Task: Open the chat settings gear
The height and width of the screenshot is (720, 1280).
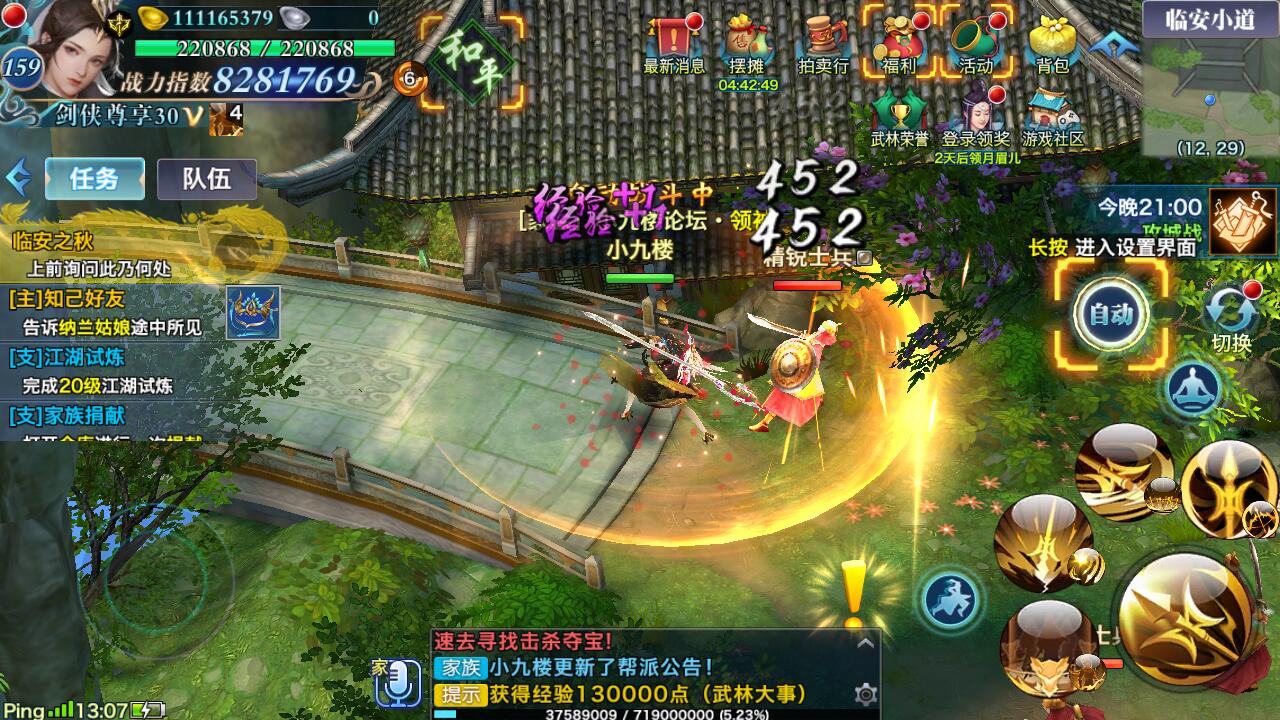Action: pyautogui.click(x=866, y=694)
